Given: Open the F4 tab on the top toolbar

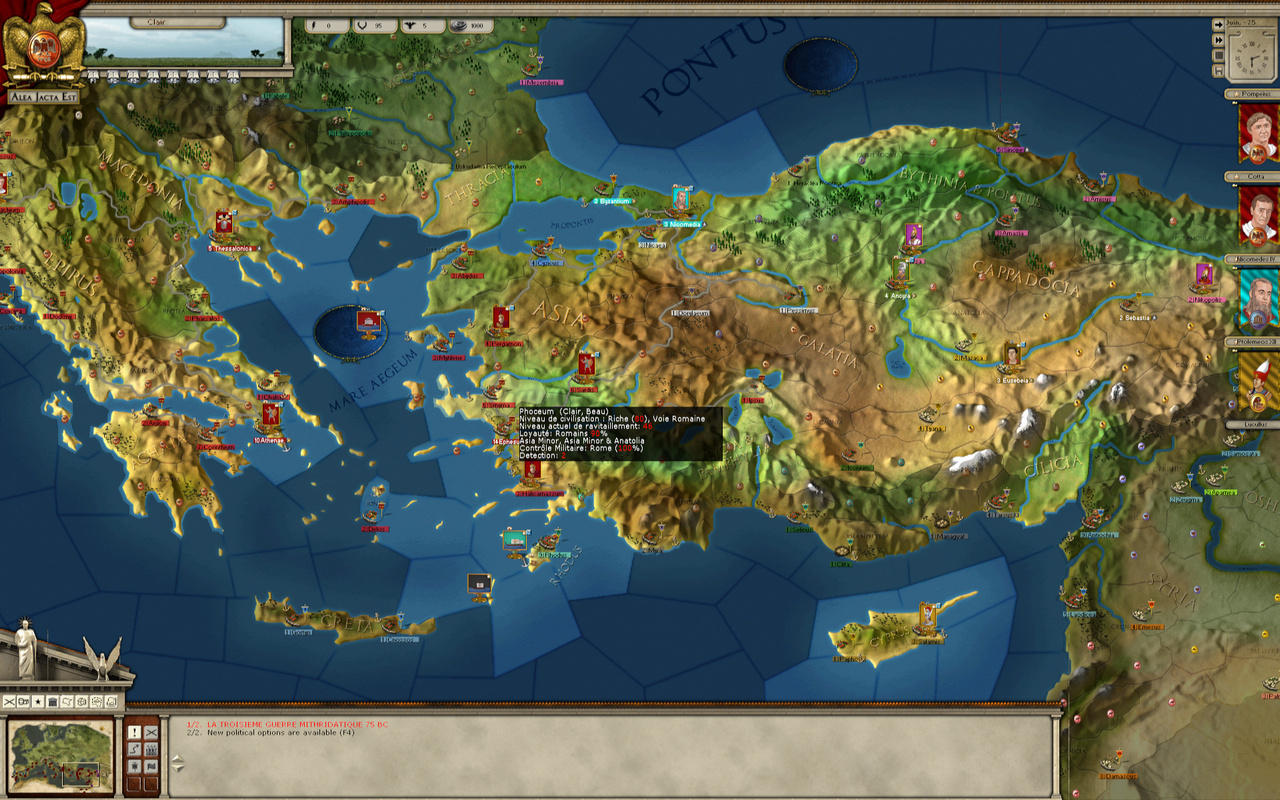Looking at the screenshot, I should (154, 75).
